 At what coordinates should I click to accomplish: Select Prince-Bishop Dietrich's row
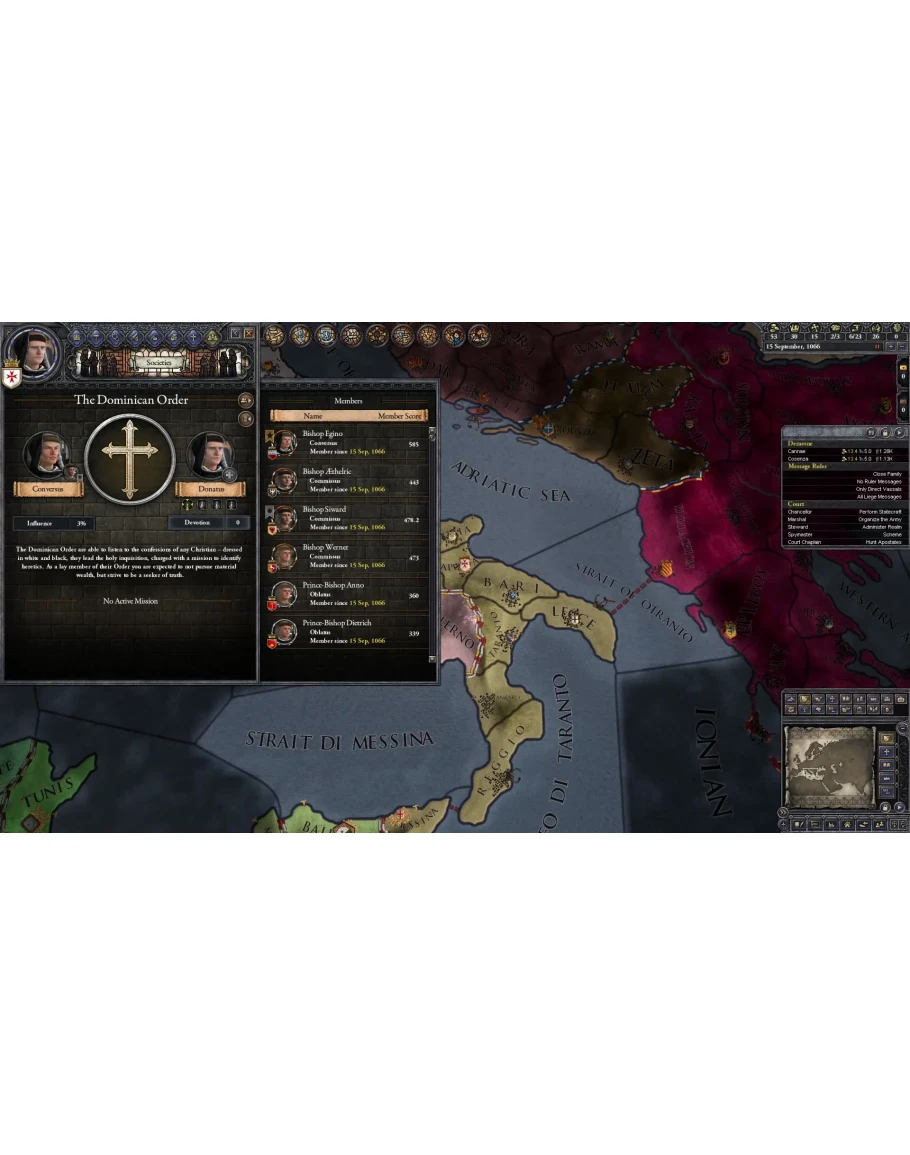click(347, 632)
